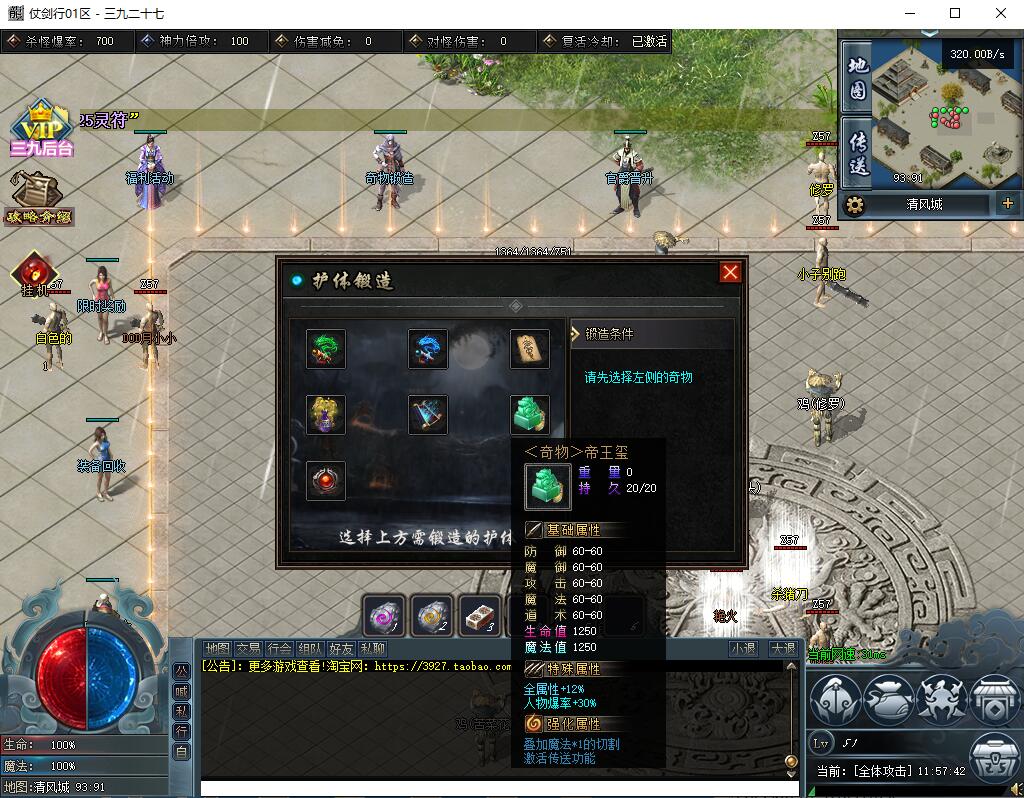Open the VIP 三九后台 icon
1024x798 pixels.
[42, 130]
